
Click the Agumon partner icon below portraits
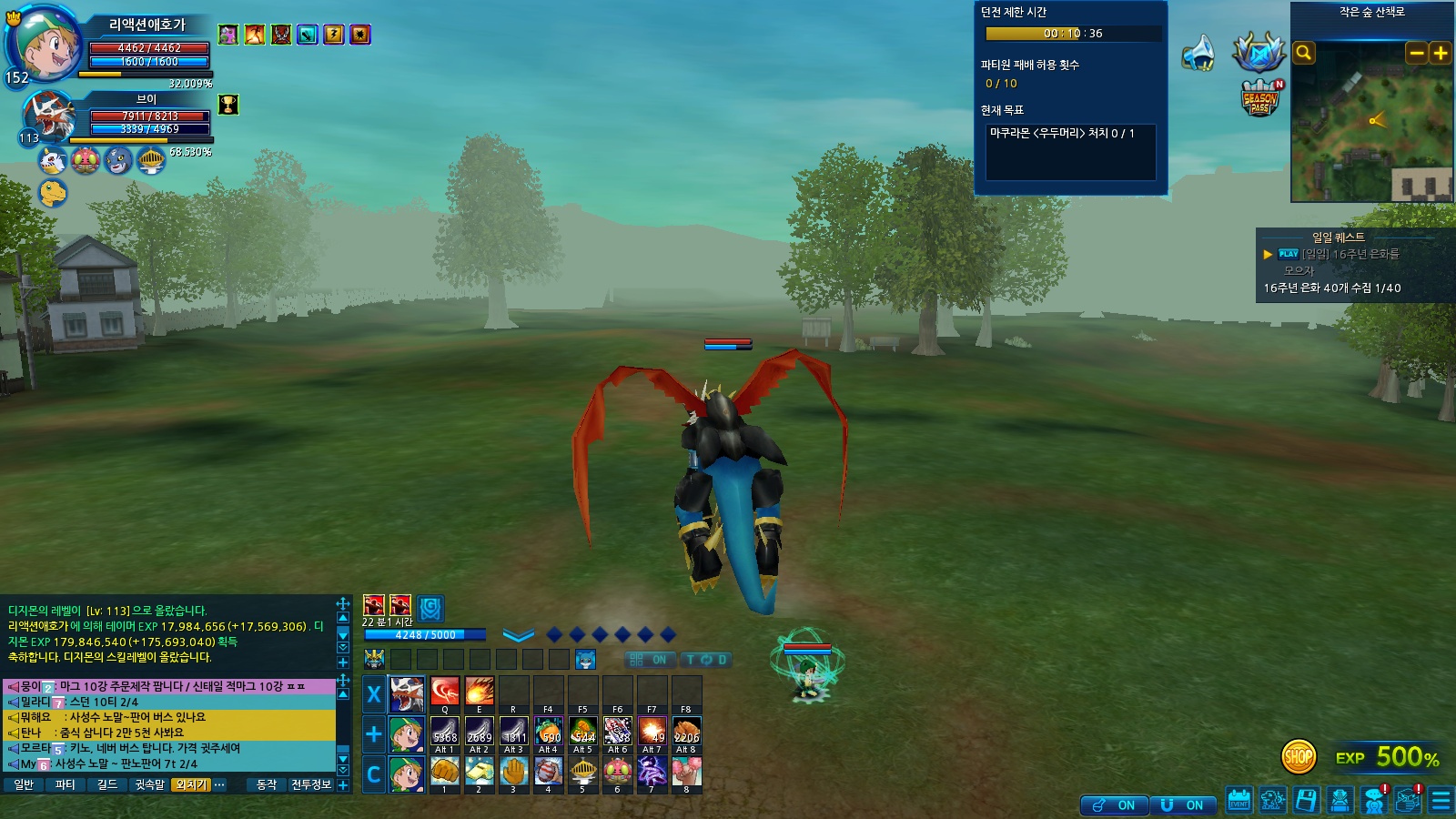click(x=53, y=193)
